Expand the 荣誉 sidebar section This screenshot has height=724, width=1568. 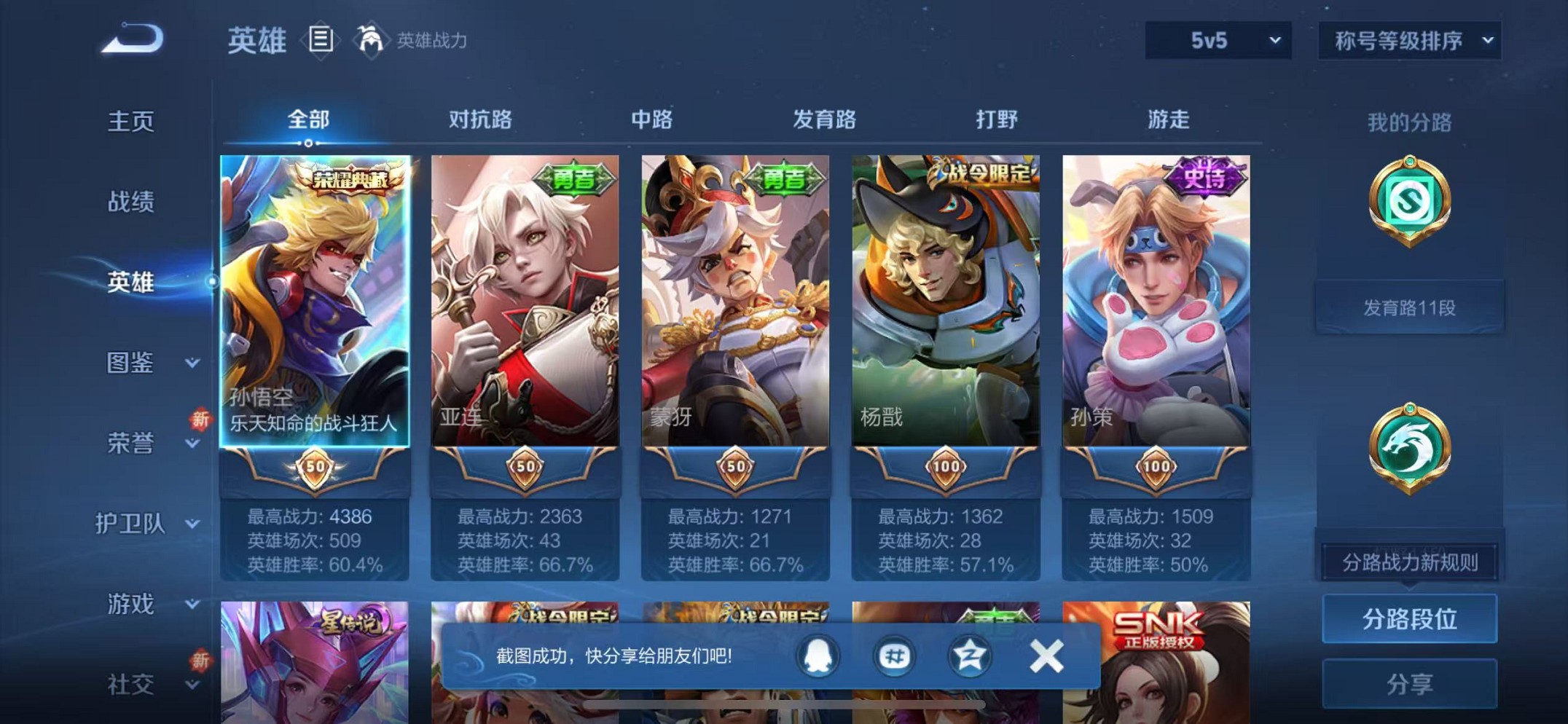(x=136, y=444)
